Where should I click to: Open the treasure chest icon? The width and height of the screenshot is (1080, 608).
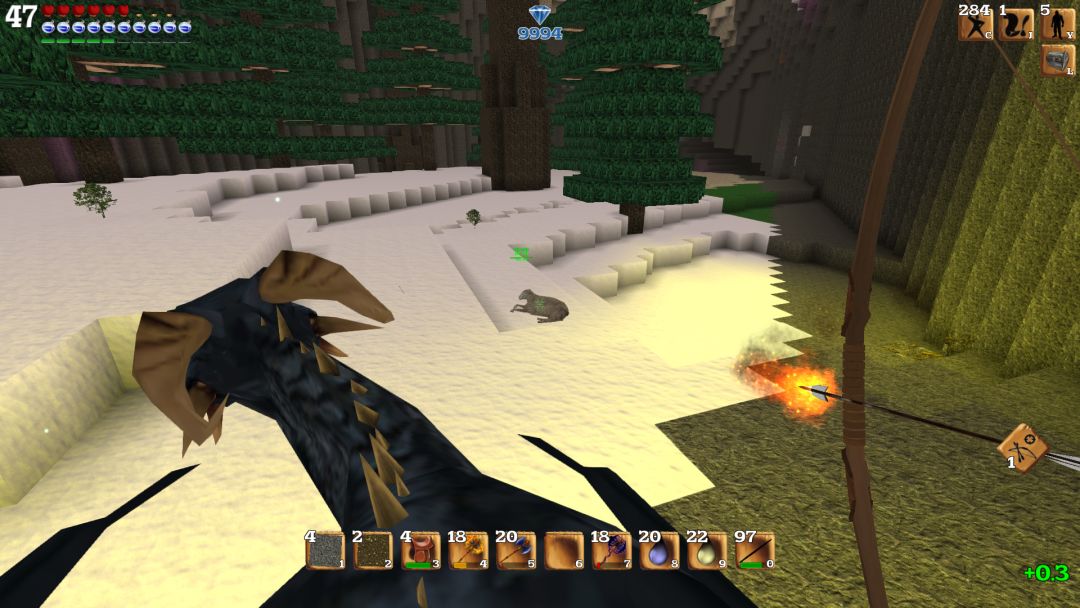(1058, 61)
